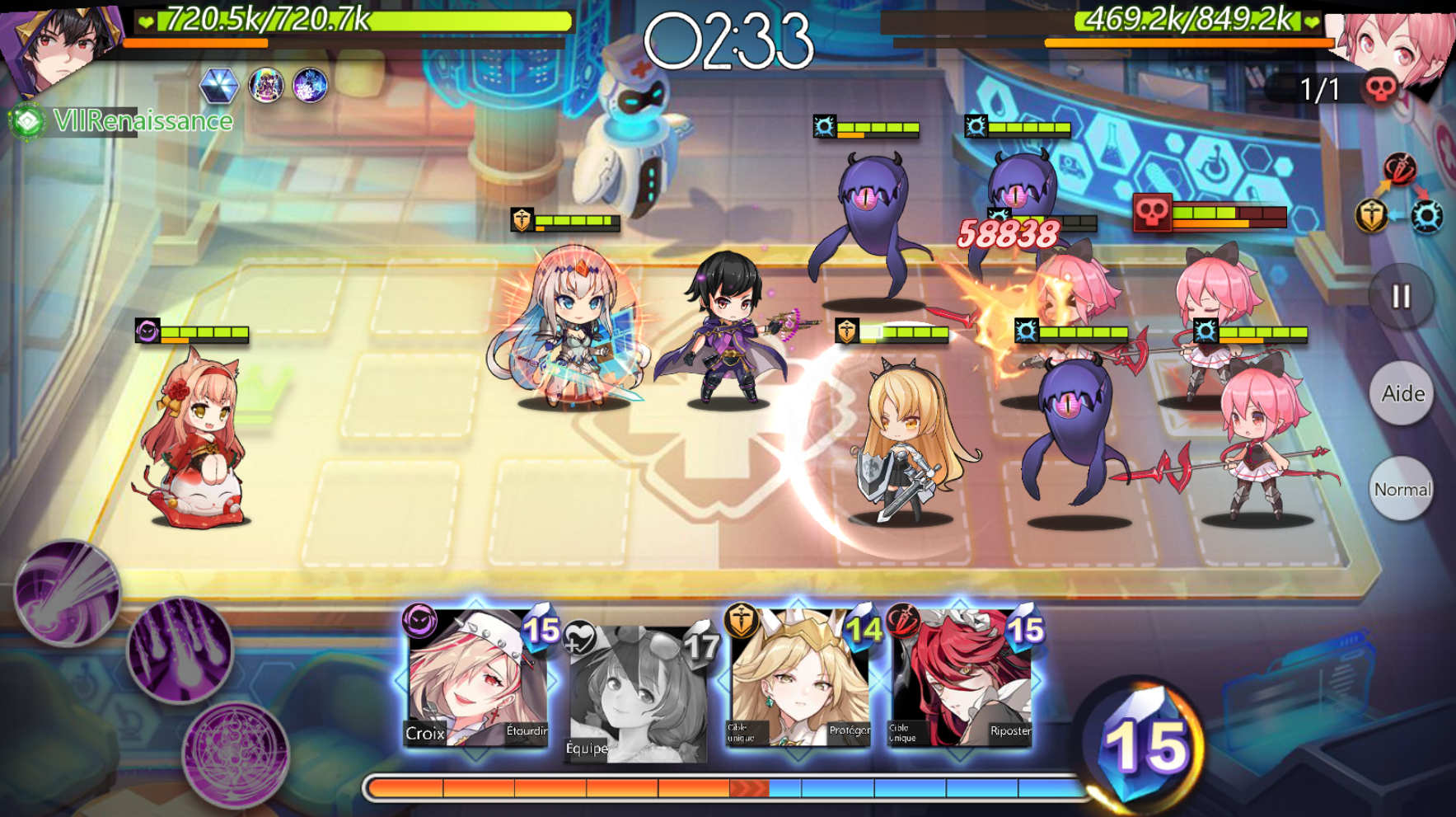Toggle the Normal speed button
Image resolution: width=1456 pixels, height=817 pixels.
(x=1402, y=489)
